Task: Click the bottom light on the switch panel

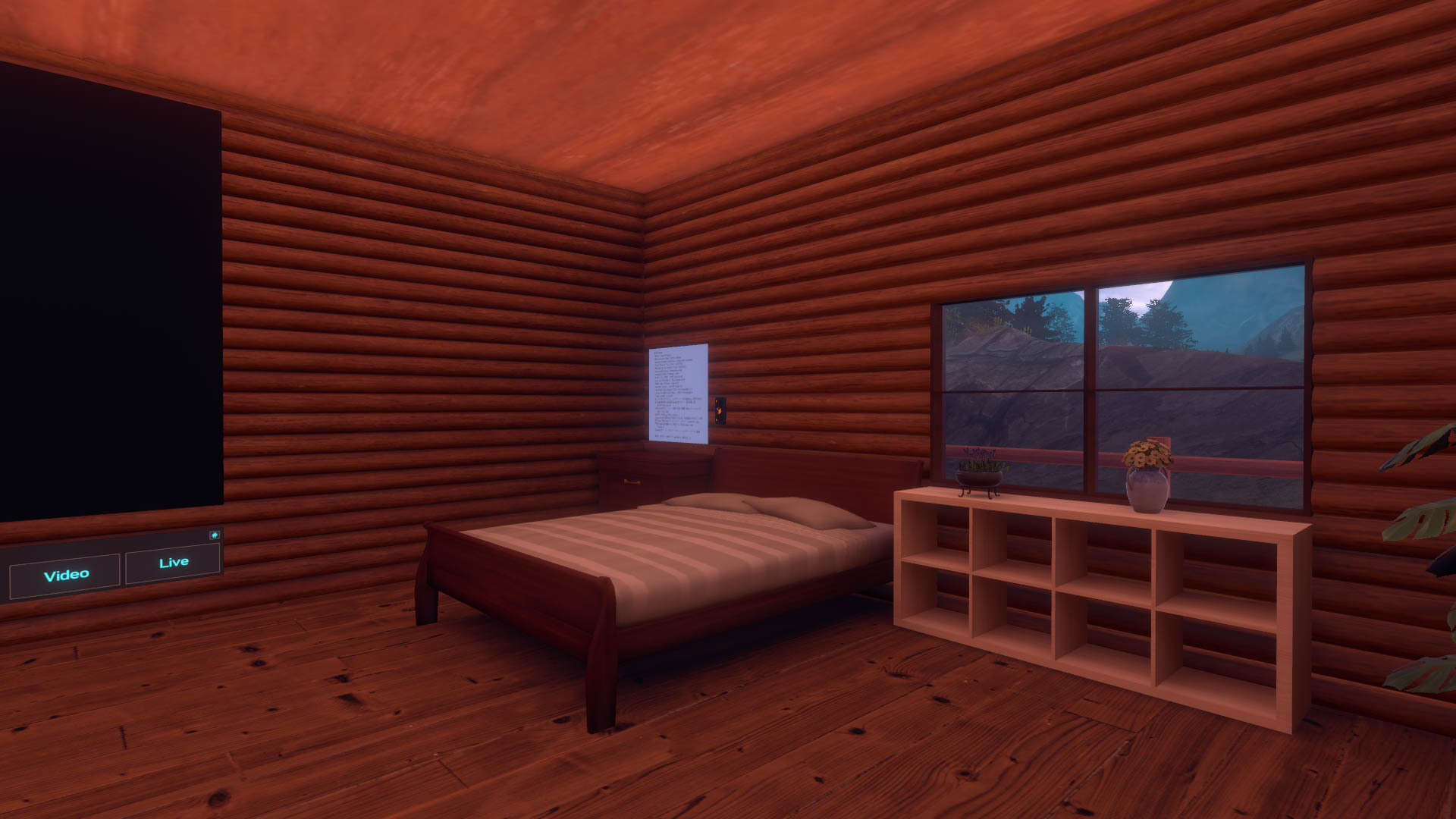Action: click(717, 419)
